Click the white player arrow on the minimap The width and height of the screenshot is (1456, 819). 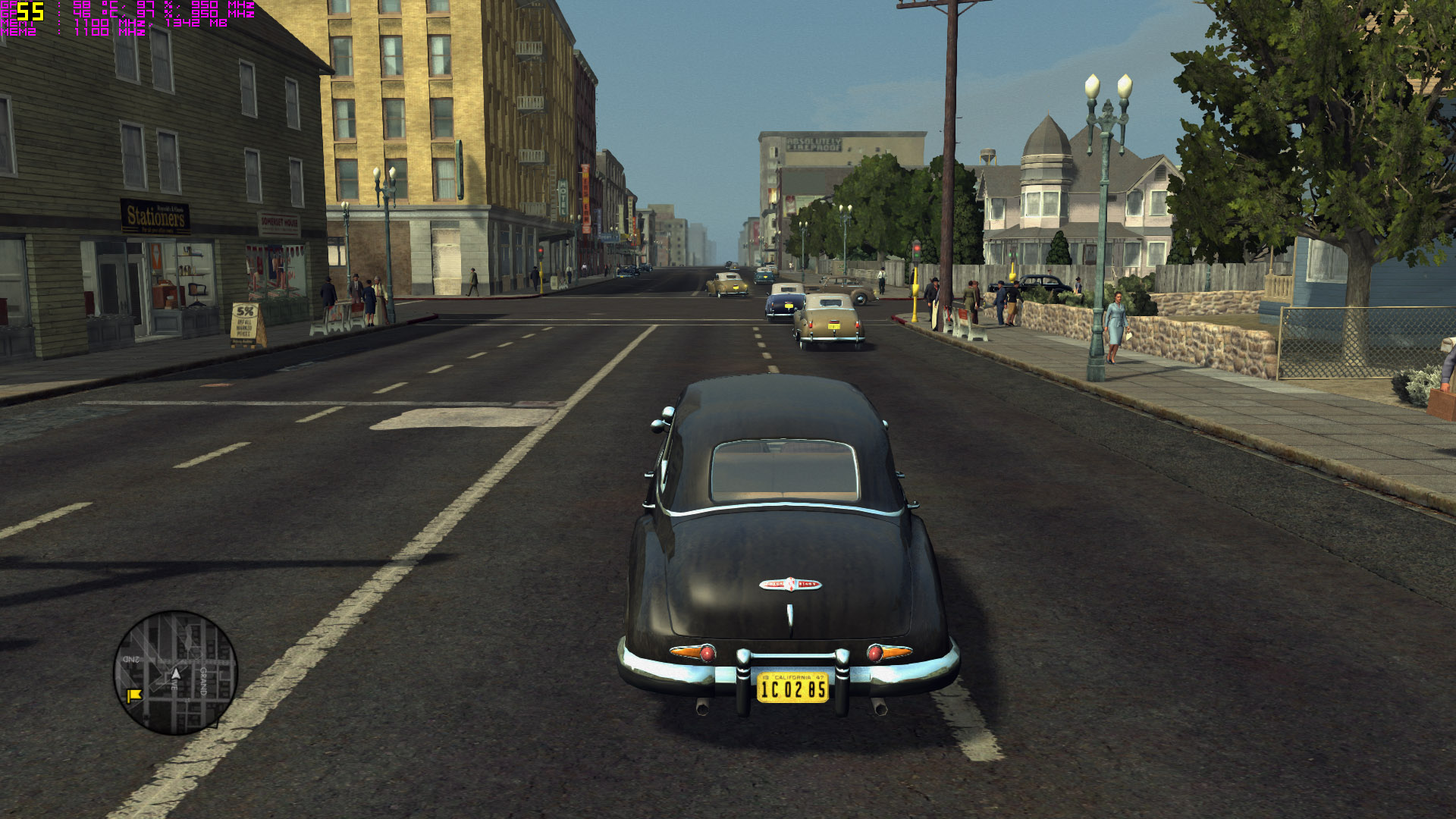pyautogui.click(x=176, y=673)
